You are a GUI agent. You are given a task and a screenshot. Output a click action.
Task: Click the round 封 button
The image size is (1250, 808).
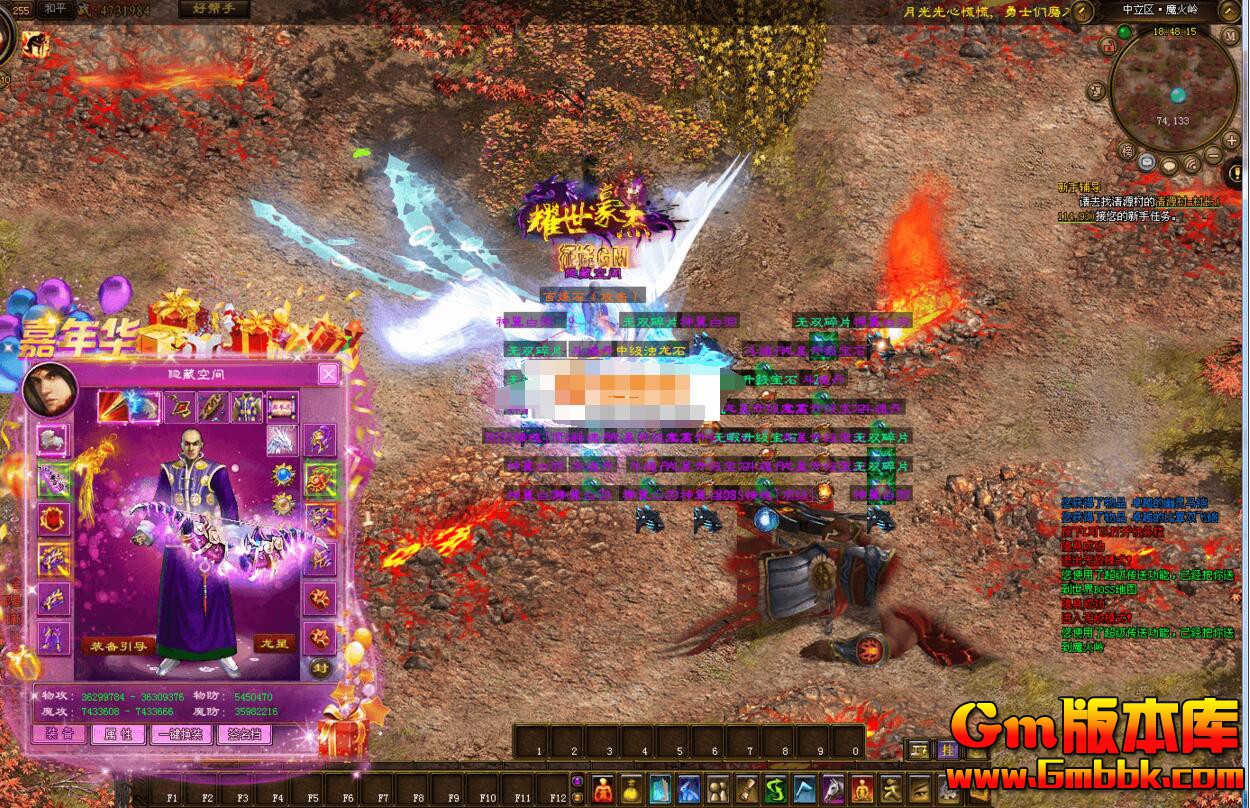pos(320,668)
